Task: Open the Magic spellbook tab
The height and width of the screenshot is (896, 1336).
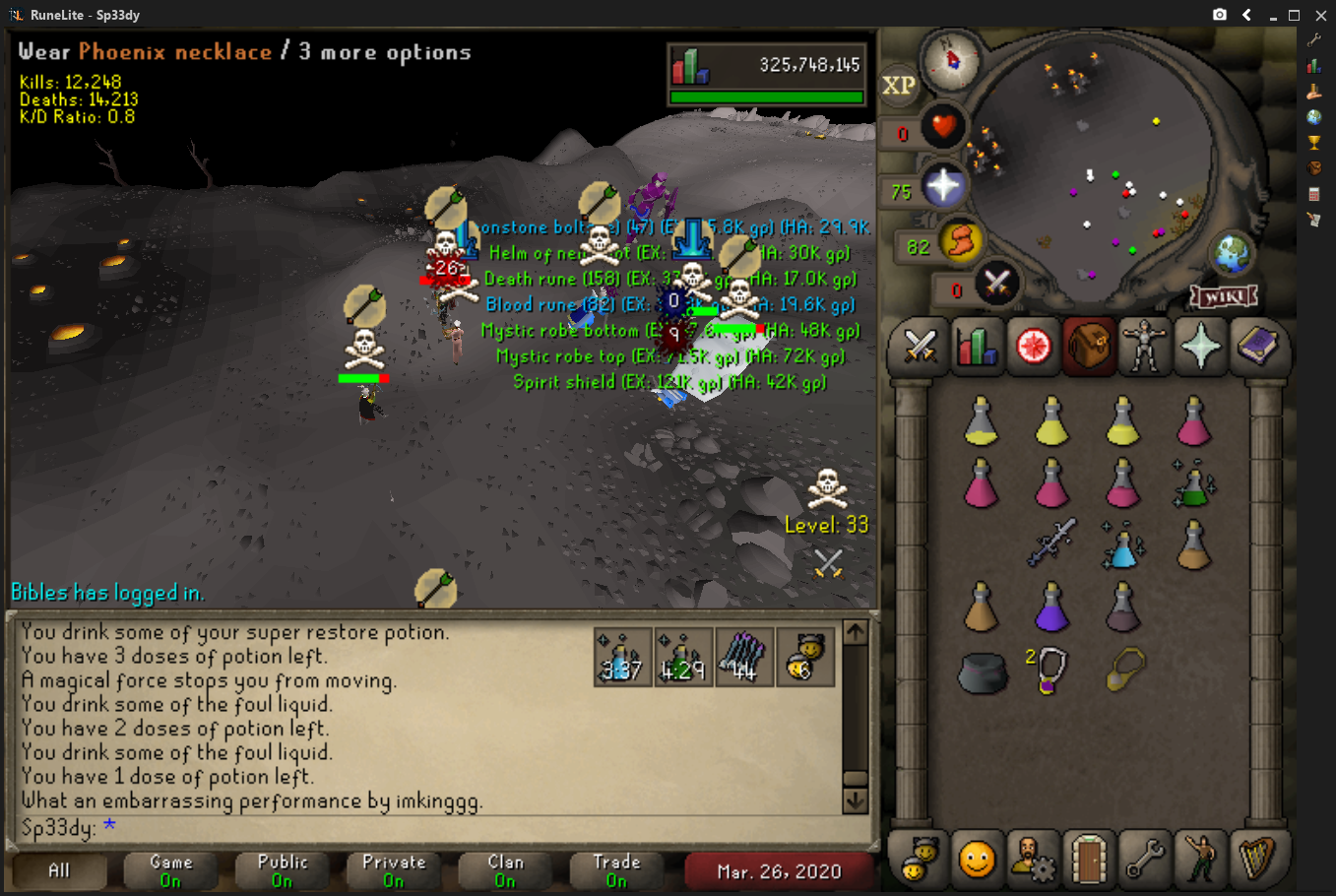Action: (1257, 347)
